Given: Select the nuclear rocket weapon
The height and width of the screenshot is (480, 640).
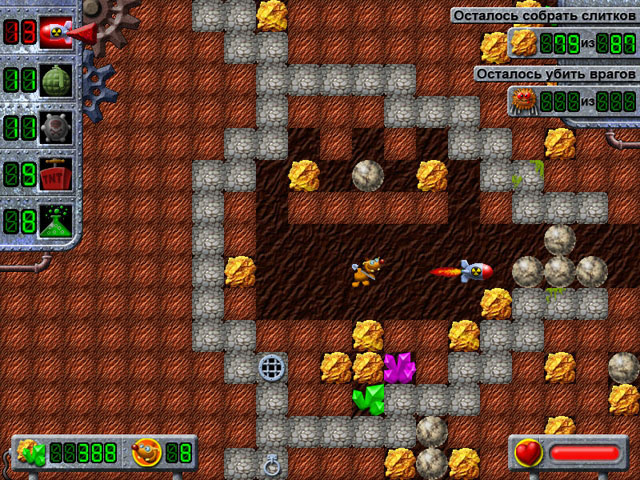Looking at the screenshot, I should click(56, 34).
